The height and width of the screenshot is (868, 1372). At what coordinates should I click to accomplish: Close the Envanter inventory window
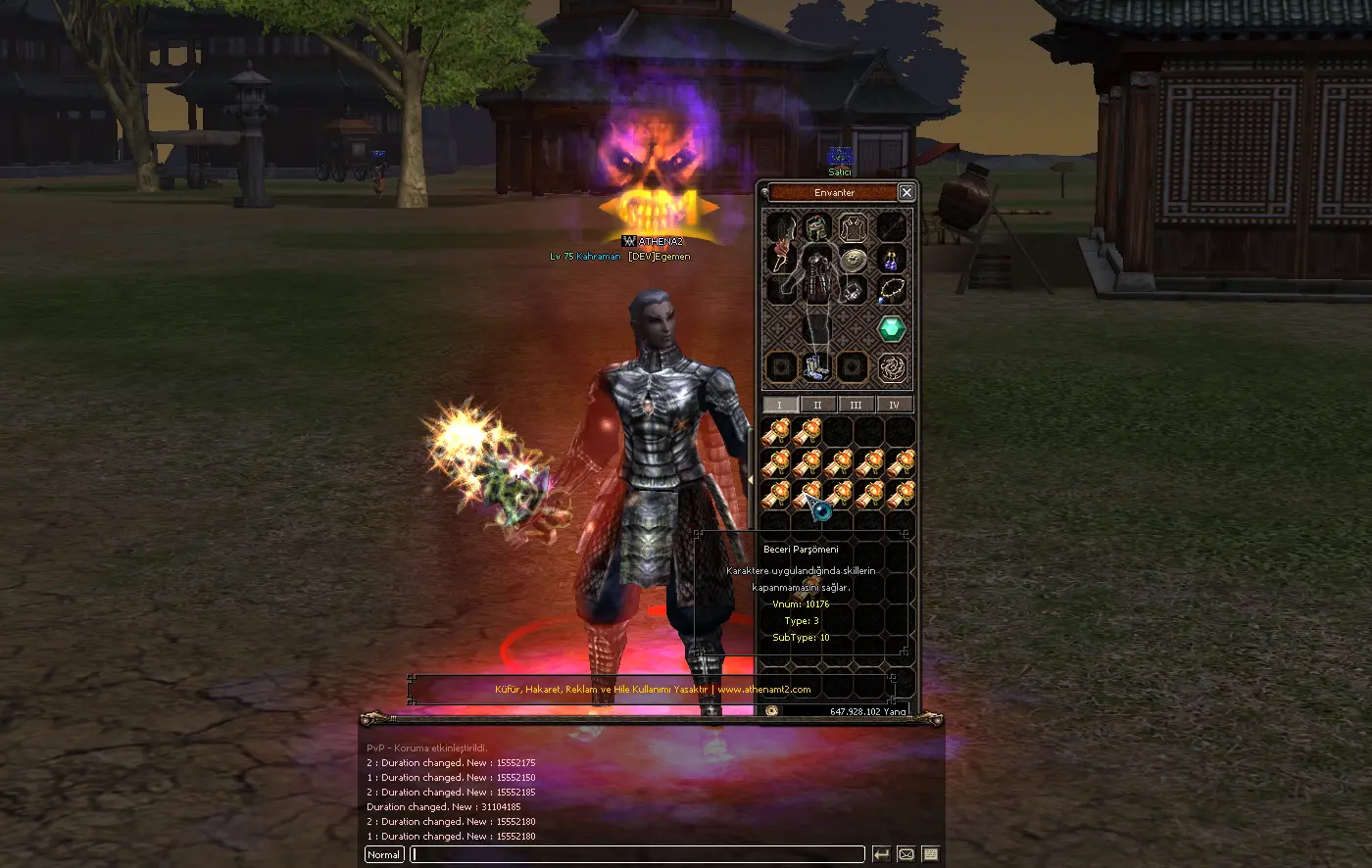click(x=906, y=193)
